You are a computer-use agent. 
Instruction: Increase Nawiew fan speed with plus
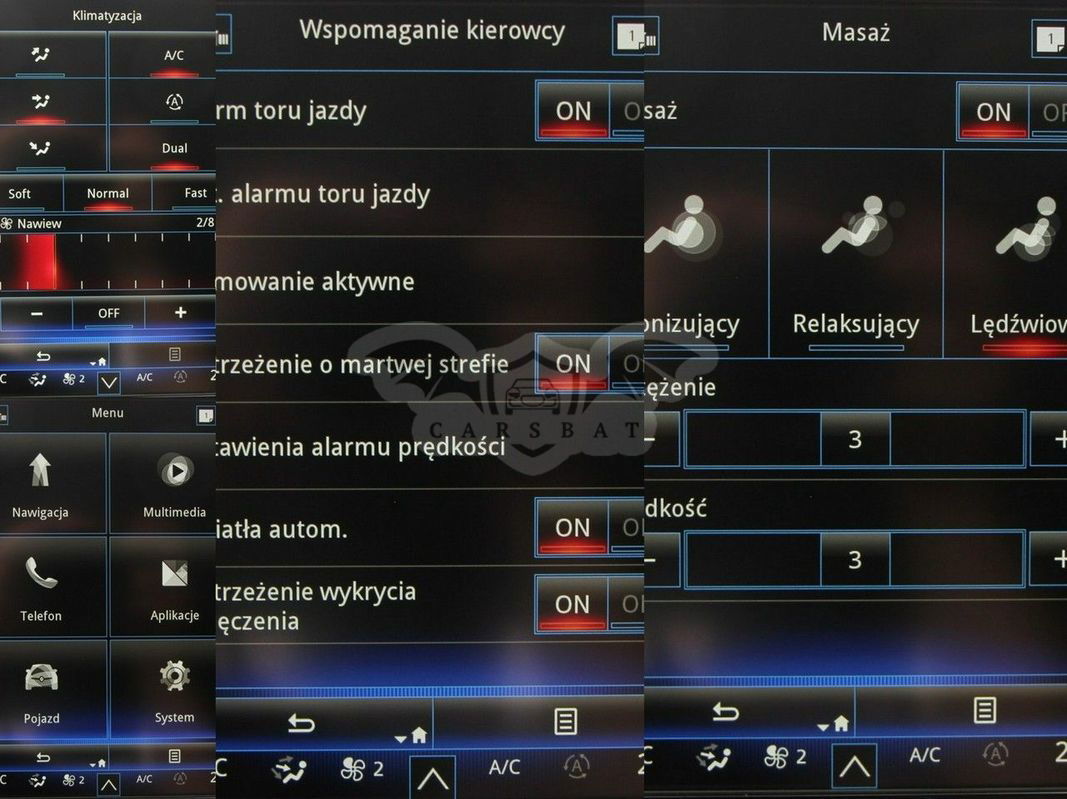tap(180, 313)
